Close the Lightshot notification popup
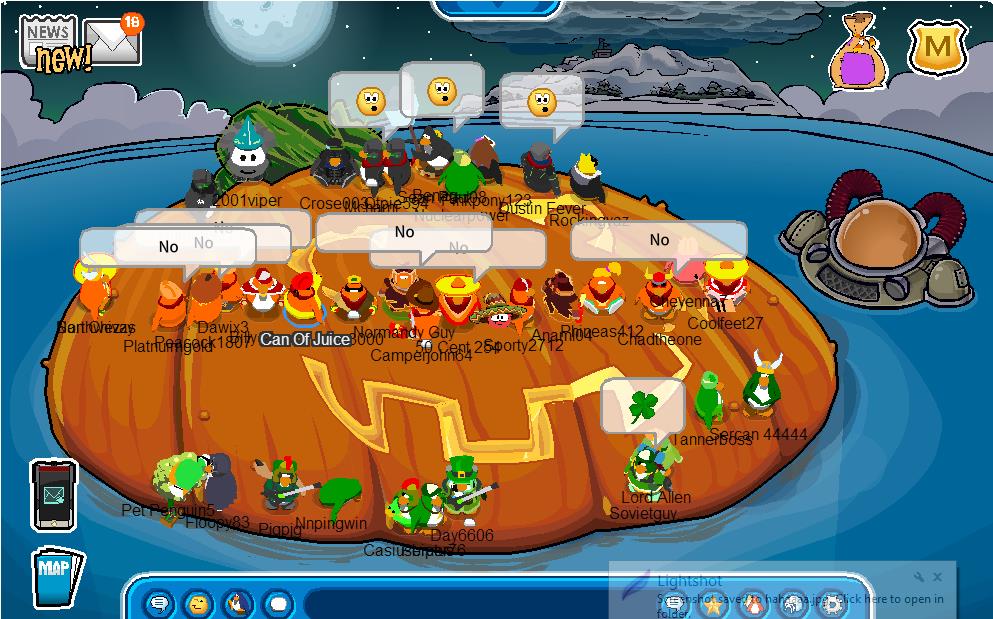993x619 pixels. (937, 577)
